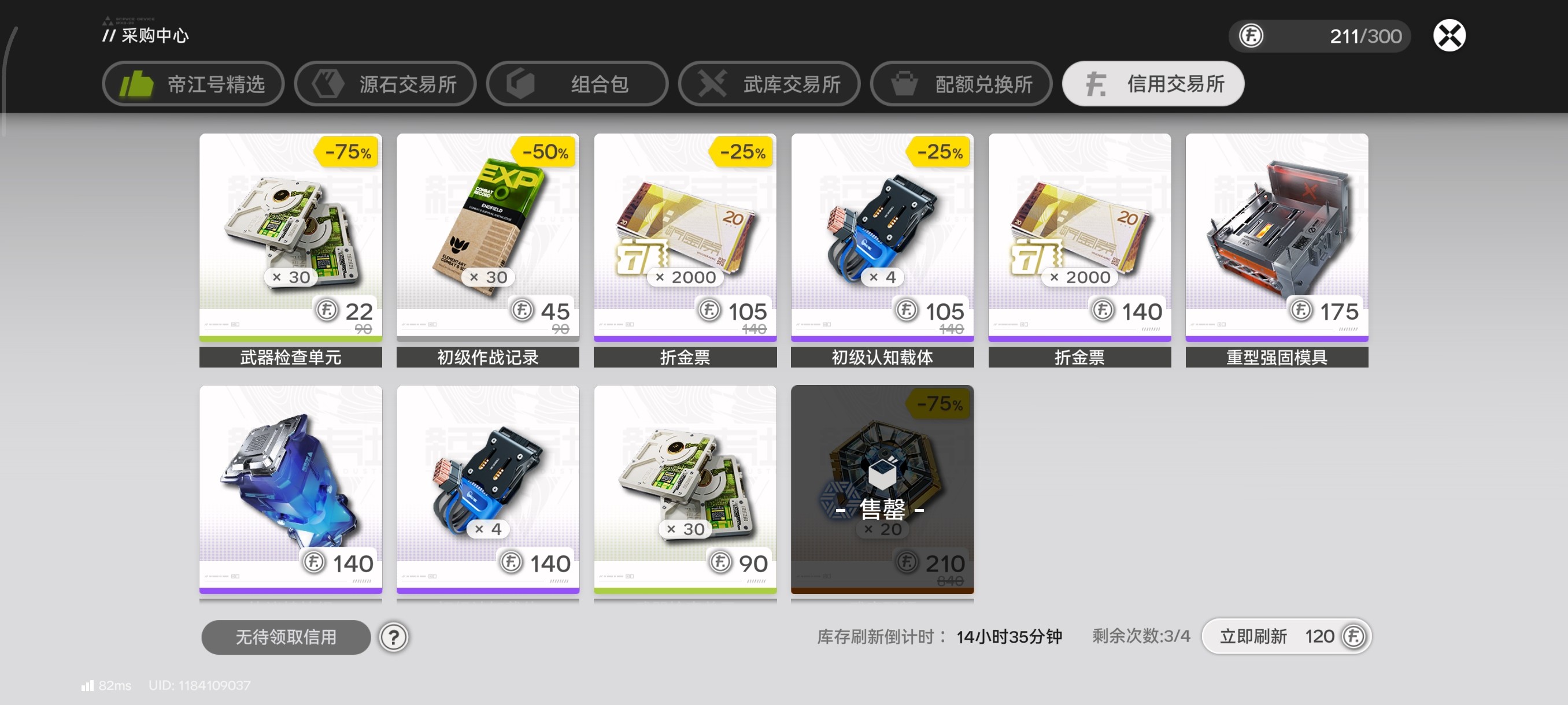
Task: Click the 组合包 bundle pack icon
Action: 521,84
